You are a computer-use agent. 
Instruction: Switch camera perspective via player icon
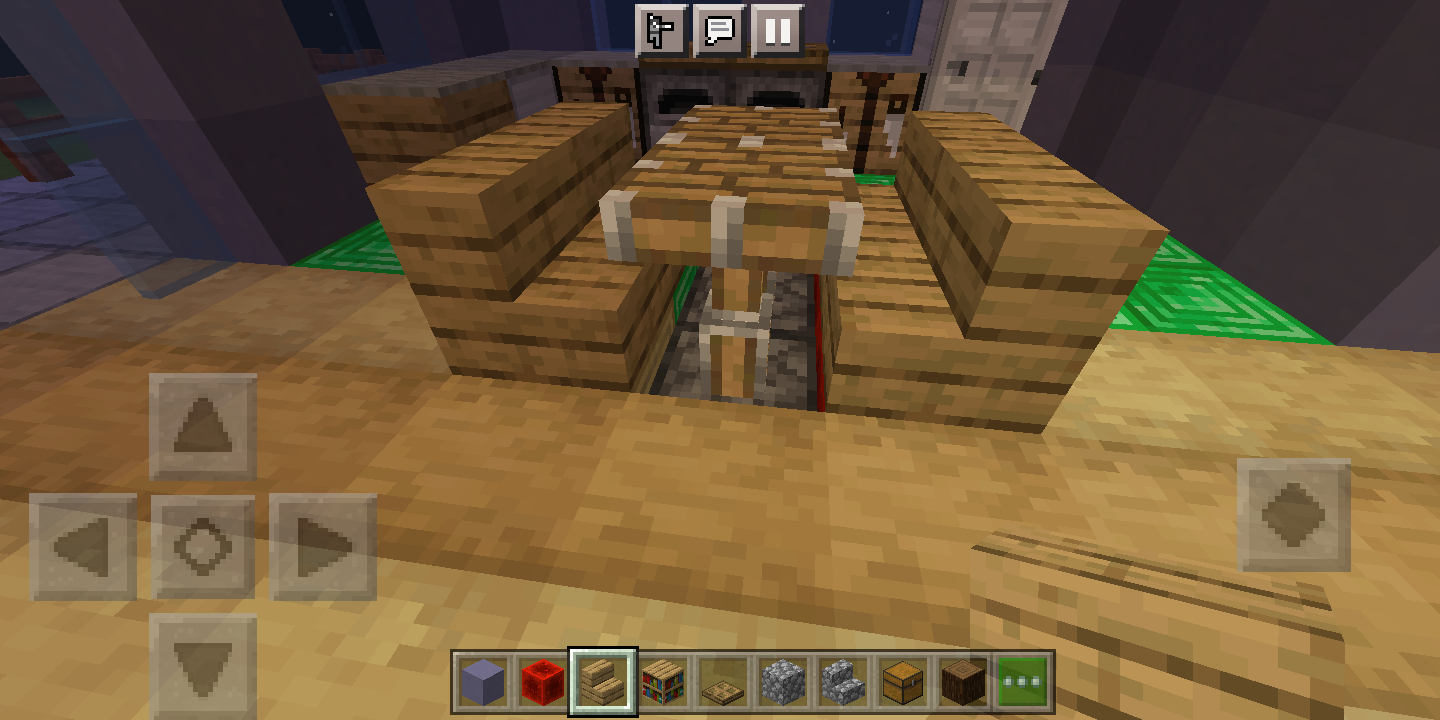[659, 31]
